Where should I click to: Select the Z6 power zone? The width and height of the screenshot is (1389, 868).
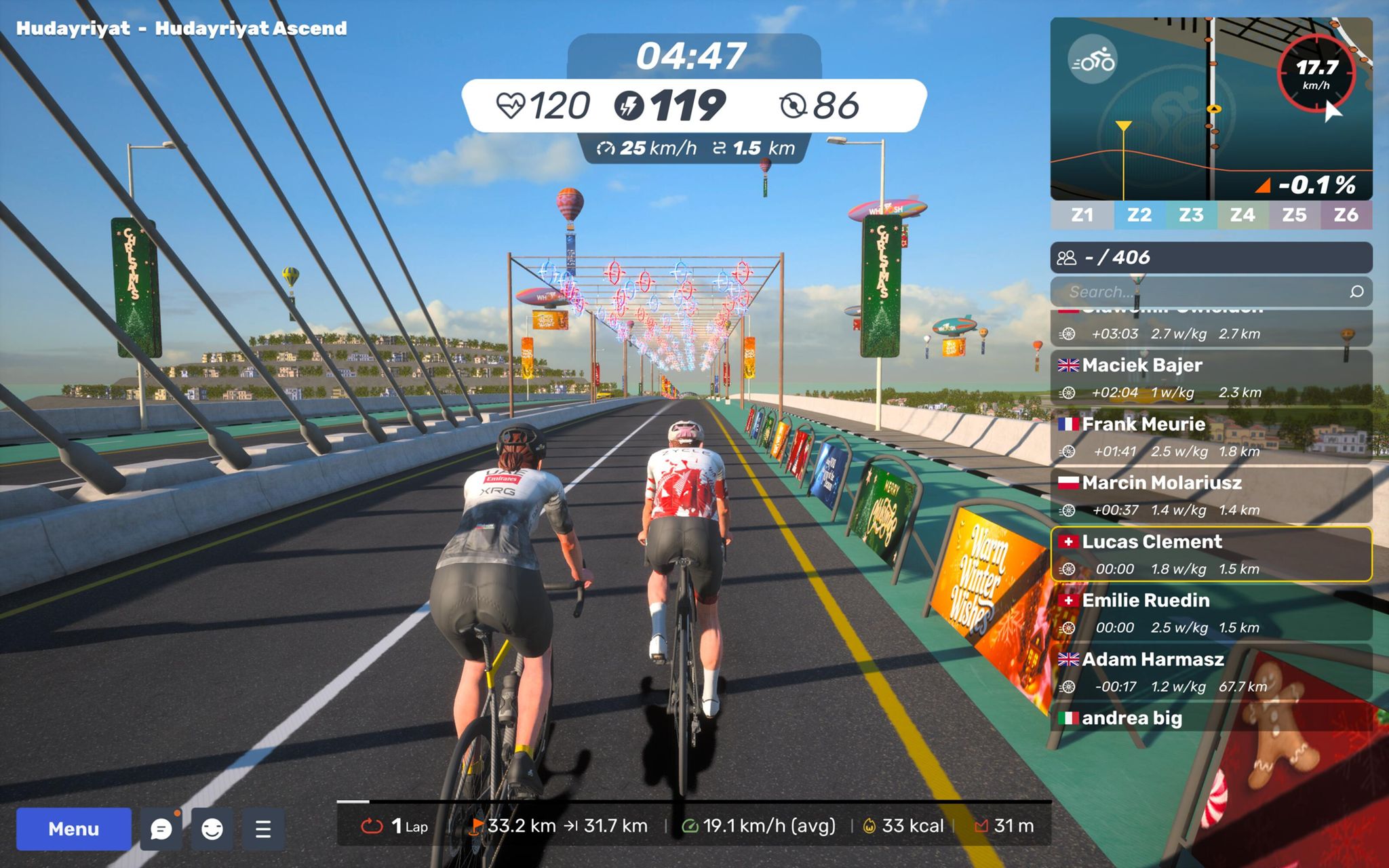pyautogui.click(x=1346, y=215)
